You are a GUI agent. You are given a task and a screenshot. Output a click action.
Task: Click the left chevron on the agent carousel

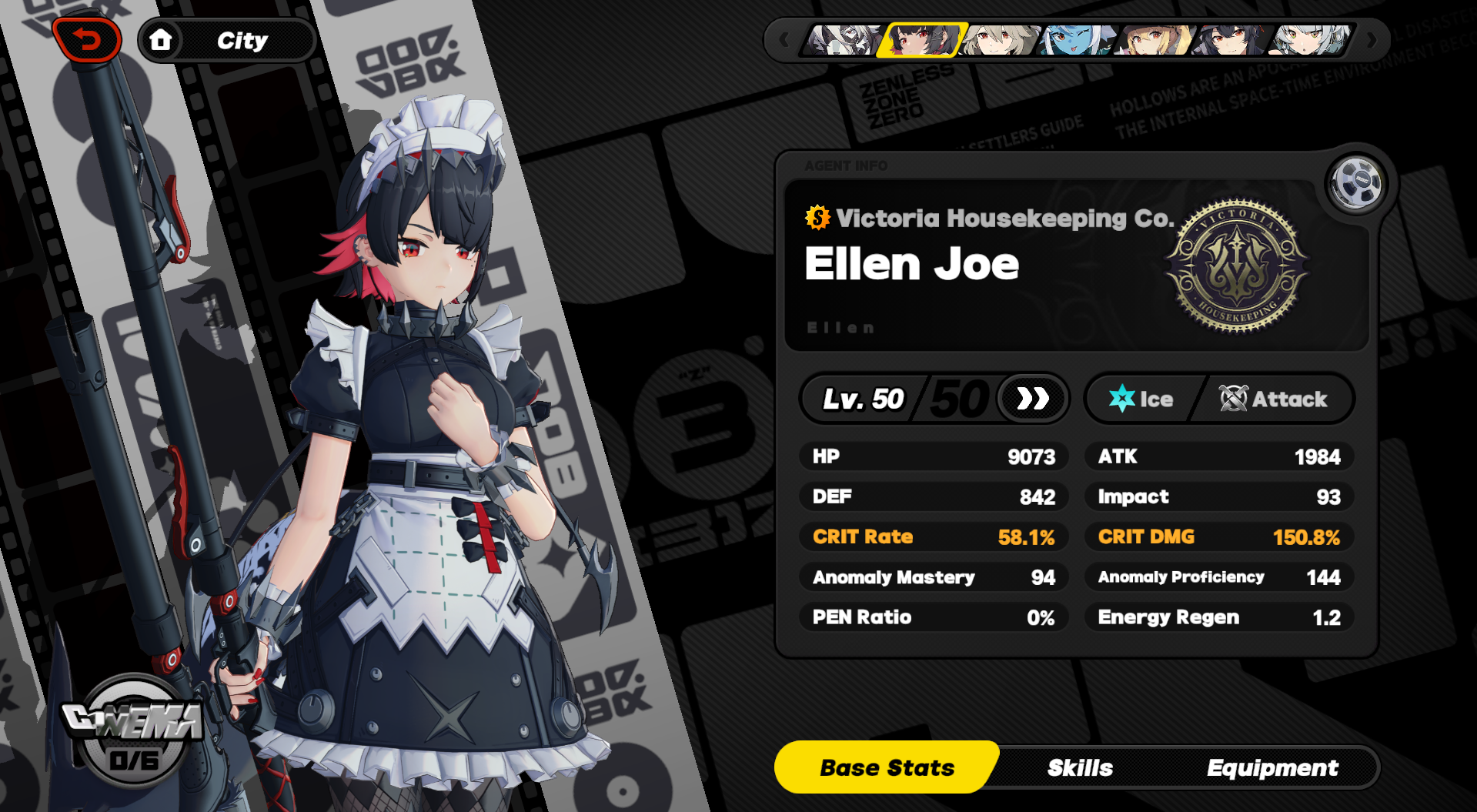point(784,39)
